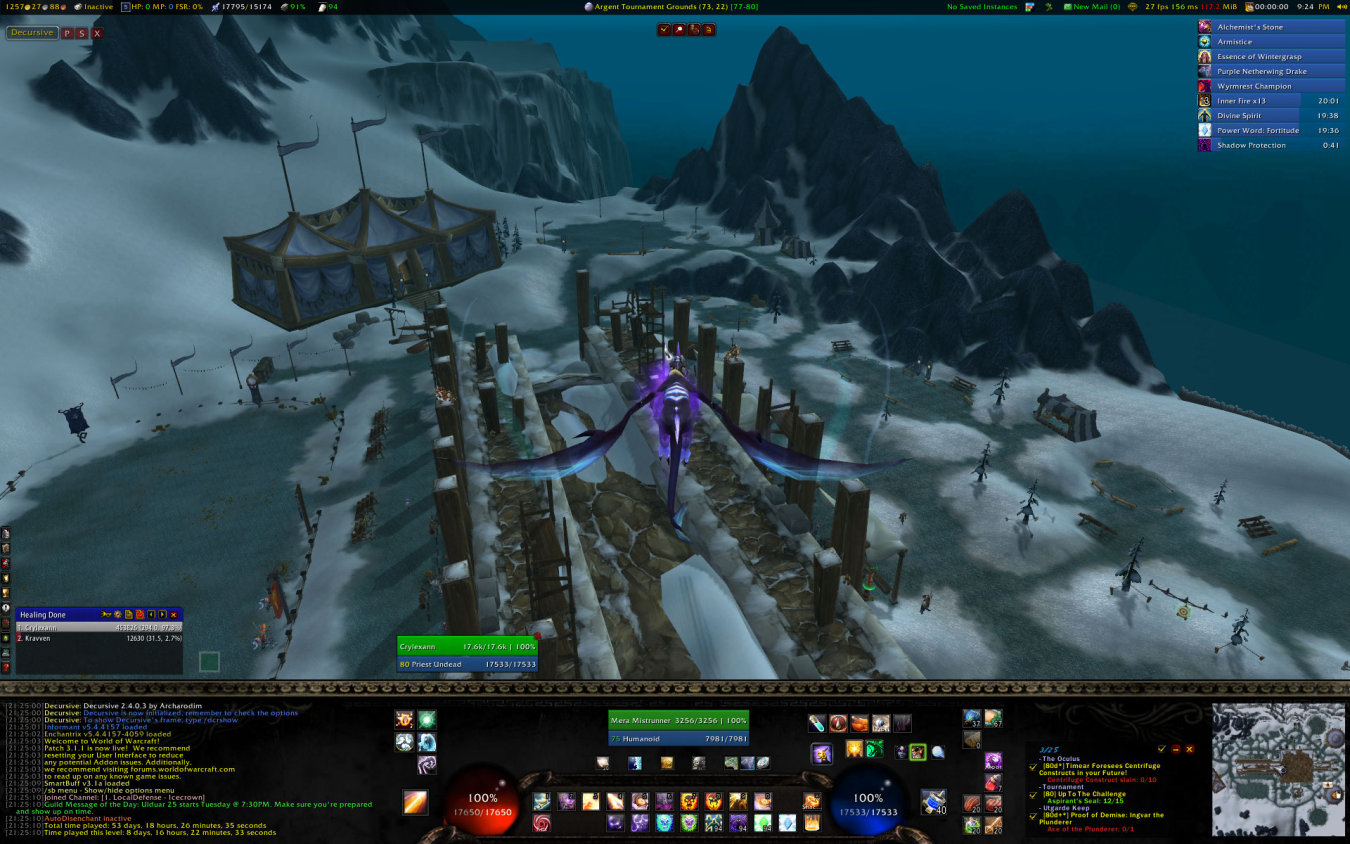Use the mana potion with count 40

point(933,800)
